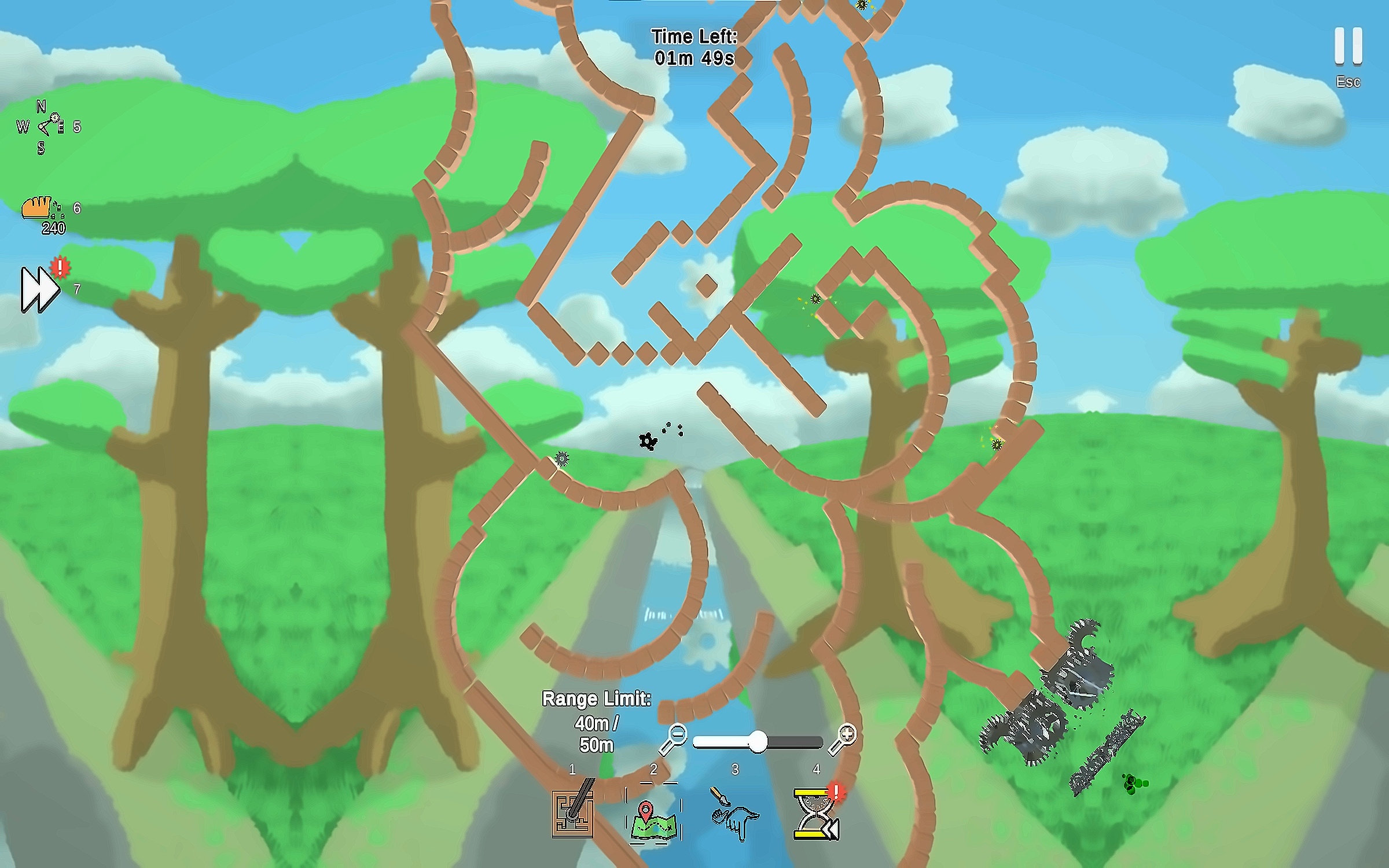The image size is (1389, 868).
Task: Activate the fast-forward double arrow ability
Action: (39, 289)
